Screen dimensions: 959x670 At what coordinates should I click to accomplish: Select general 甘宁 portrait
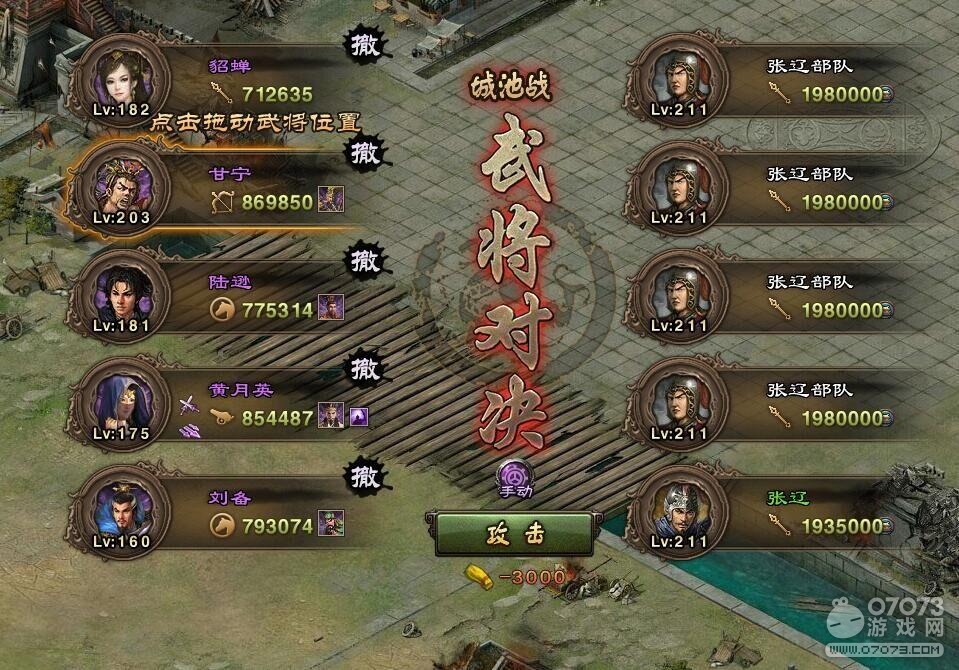tap(122, 184)
